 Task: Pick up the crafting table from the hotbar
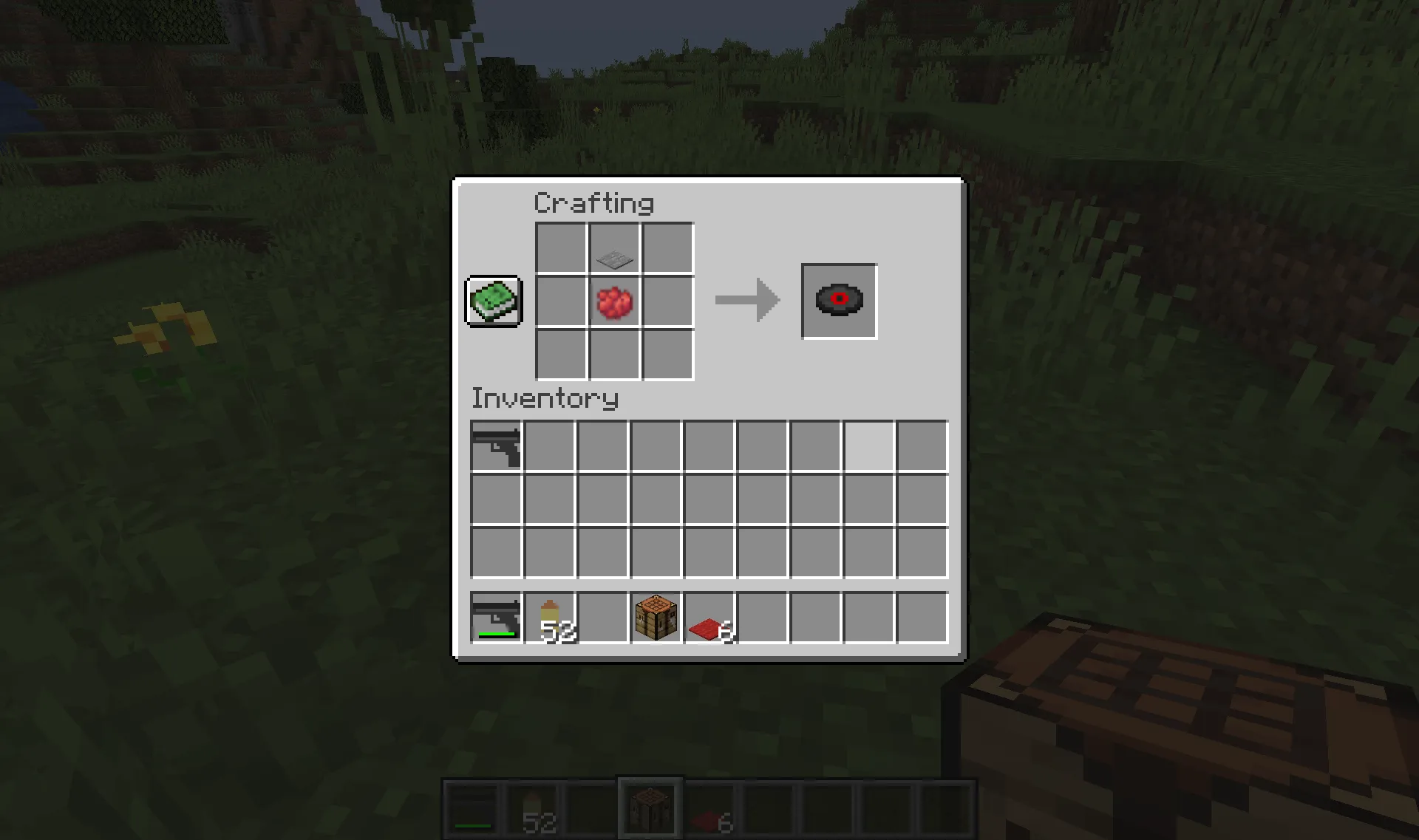click(654, 618)
